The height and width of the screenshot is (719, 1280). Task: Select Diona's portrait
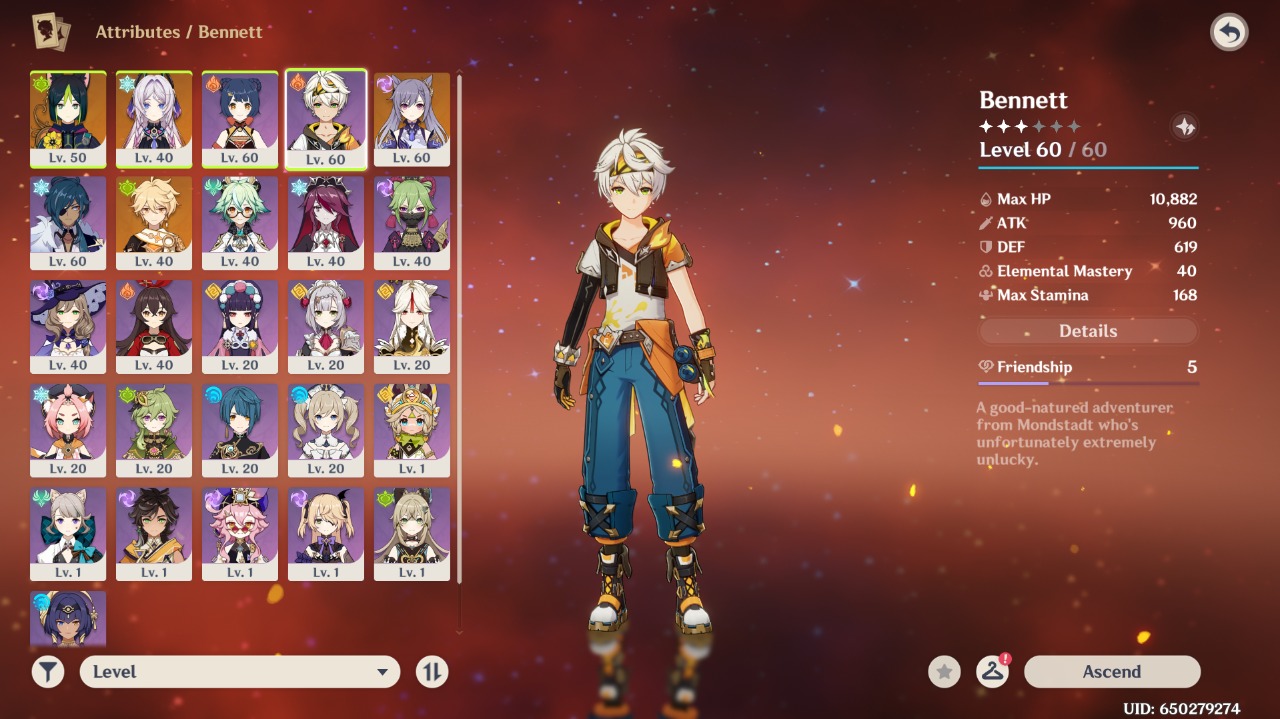pyautogui.click(x=68, y=430)
